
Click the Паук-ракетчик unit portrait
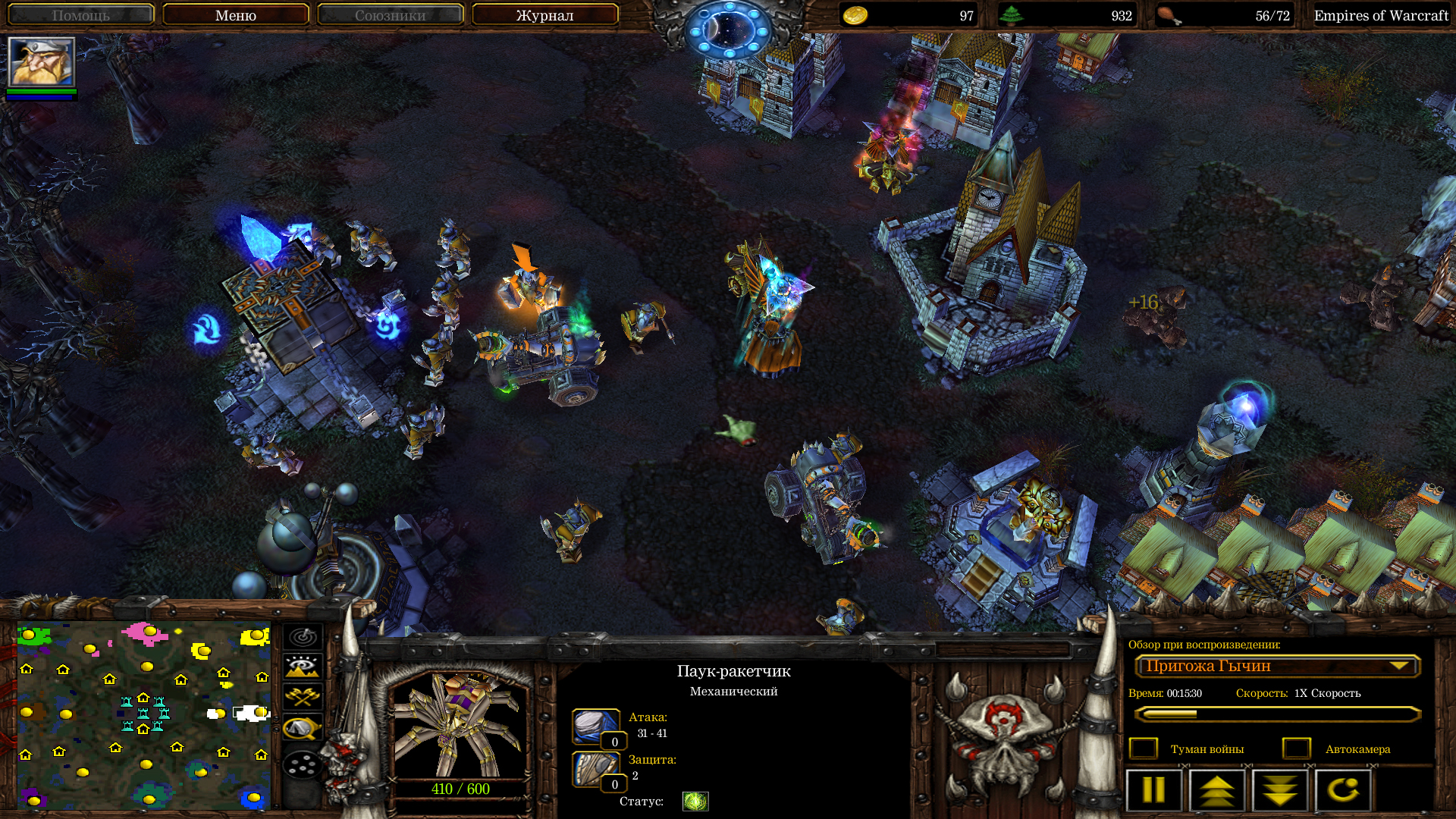click(460, 725)
